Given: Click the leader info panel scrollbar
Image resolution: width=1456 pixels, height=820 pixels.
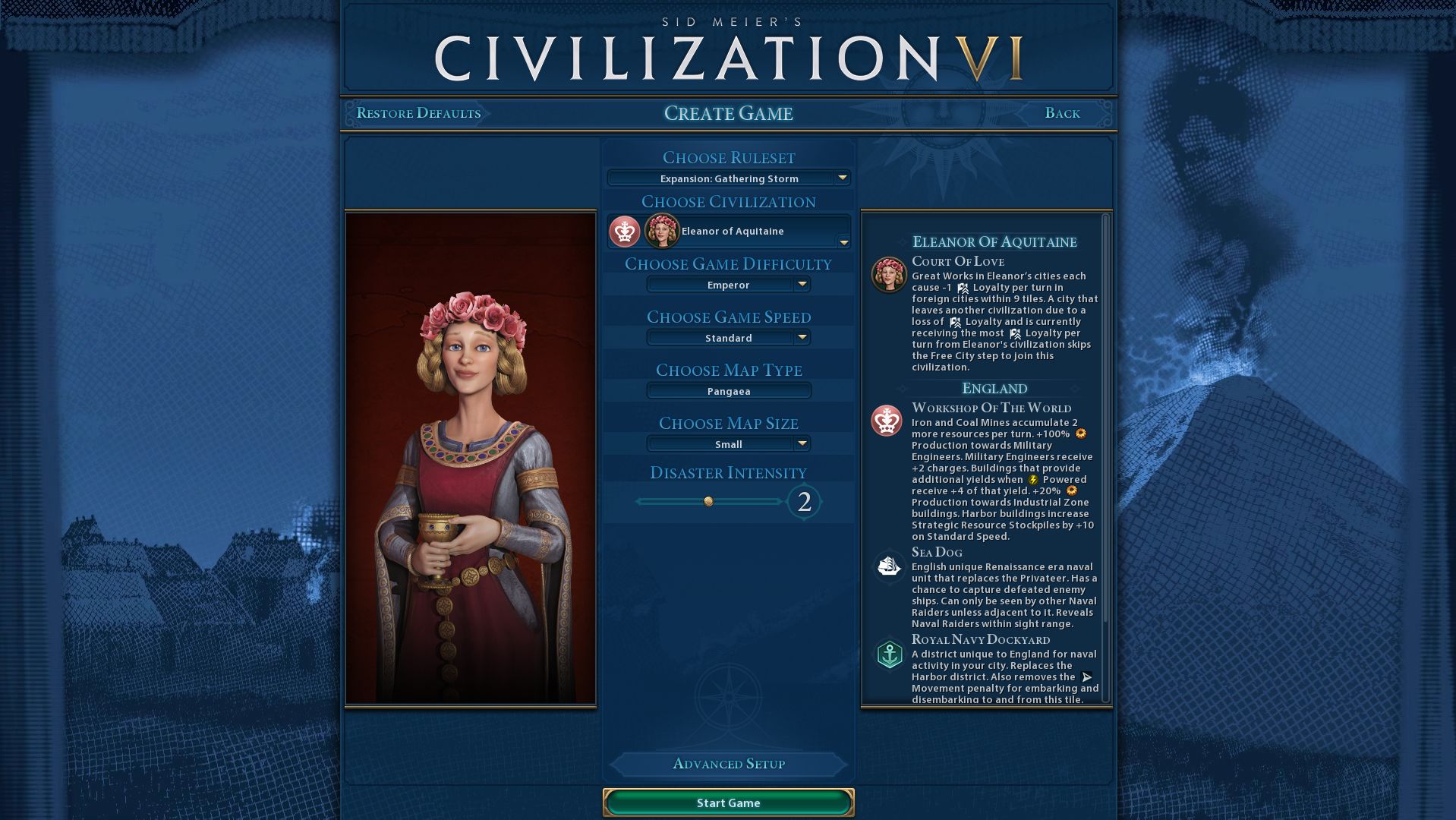Looking at the screenshot, I should [x=1105, y=418].
